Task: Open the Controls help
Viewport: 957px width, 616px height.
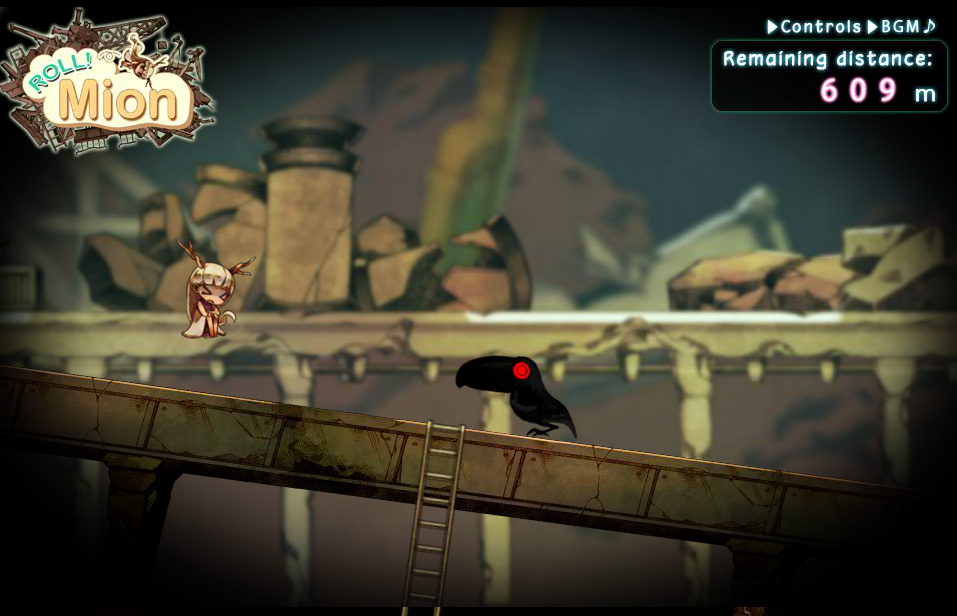Action: [x=814, y=27]
